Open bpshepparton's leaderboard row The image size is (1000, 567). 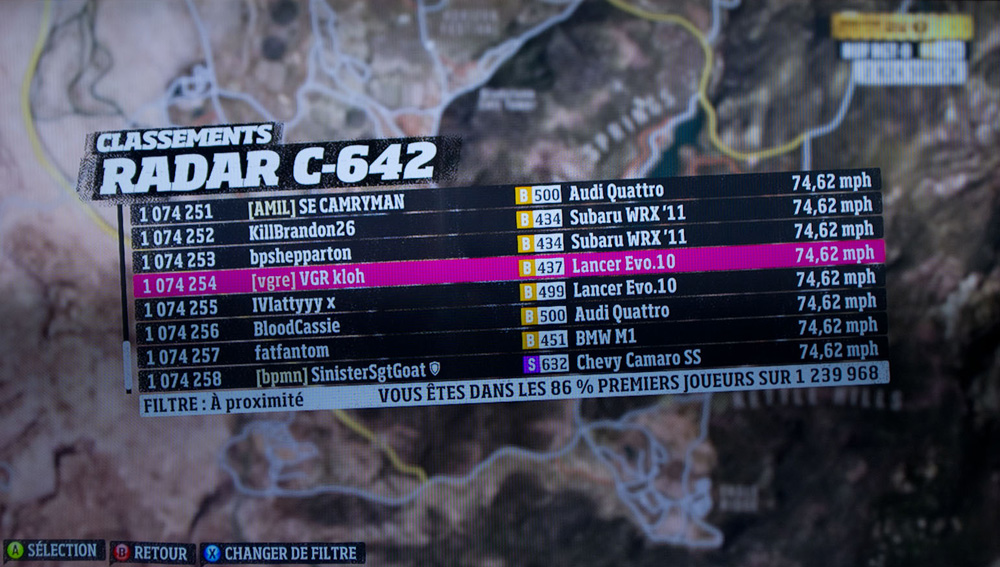[301, 256]
